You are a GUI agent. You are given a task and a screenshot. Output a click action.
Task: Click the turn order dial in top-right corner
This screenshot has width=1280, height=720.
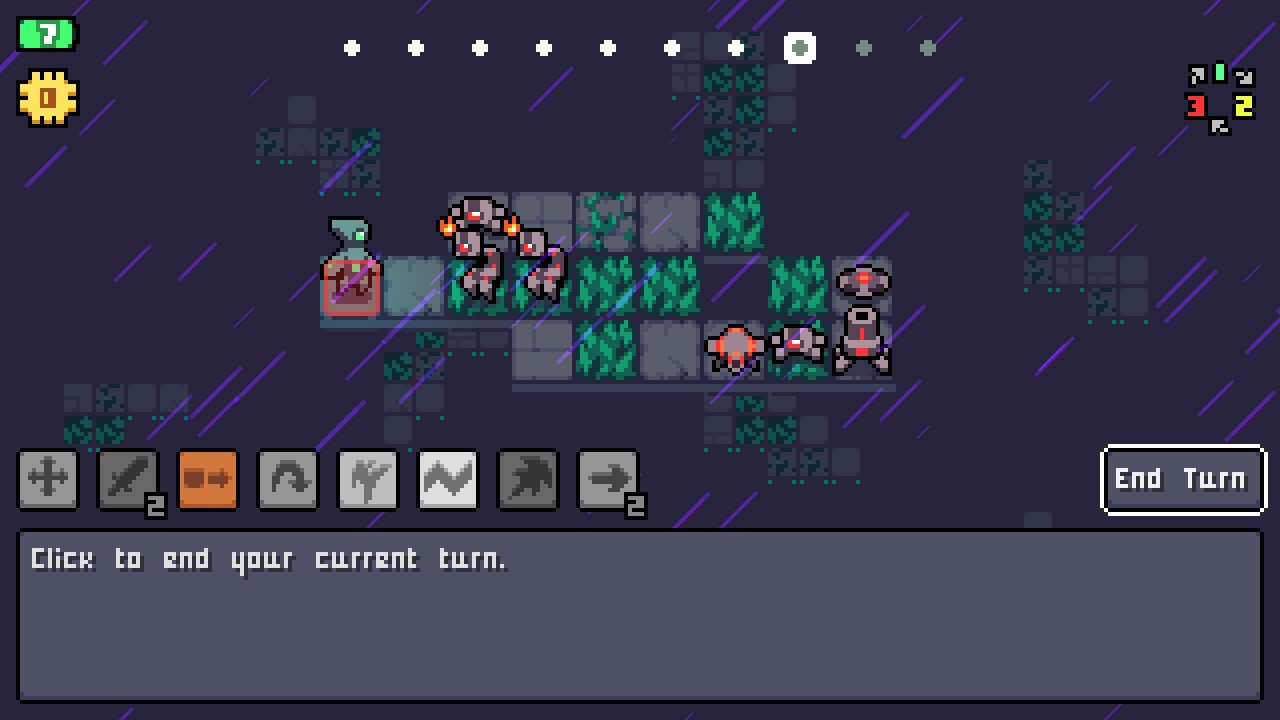pos(1218,98)
